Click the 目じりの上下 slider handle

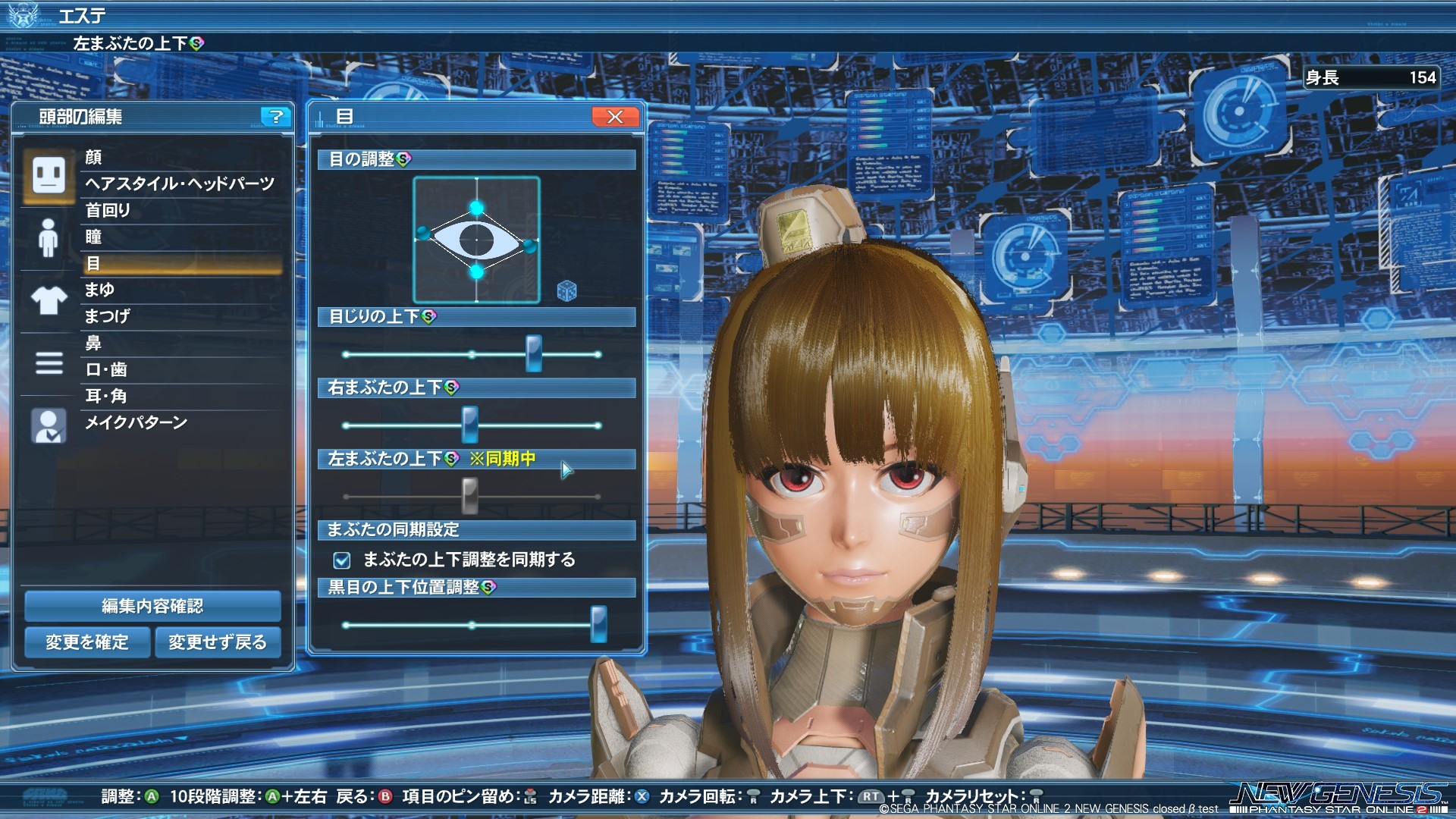[533, 353]
